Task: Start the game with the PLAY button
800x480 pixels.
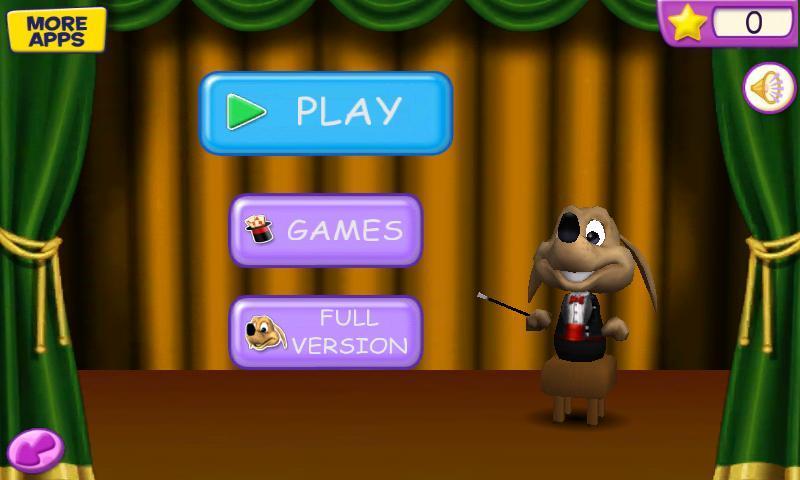Action: (x=326, y=112)
